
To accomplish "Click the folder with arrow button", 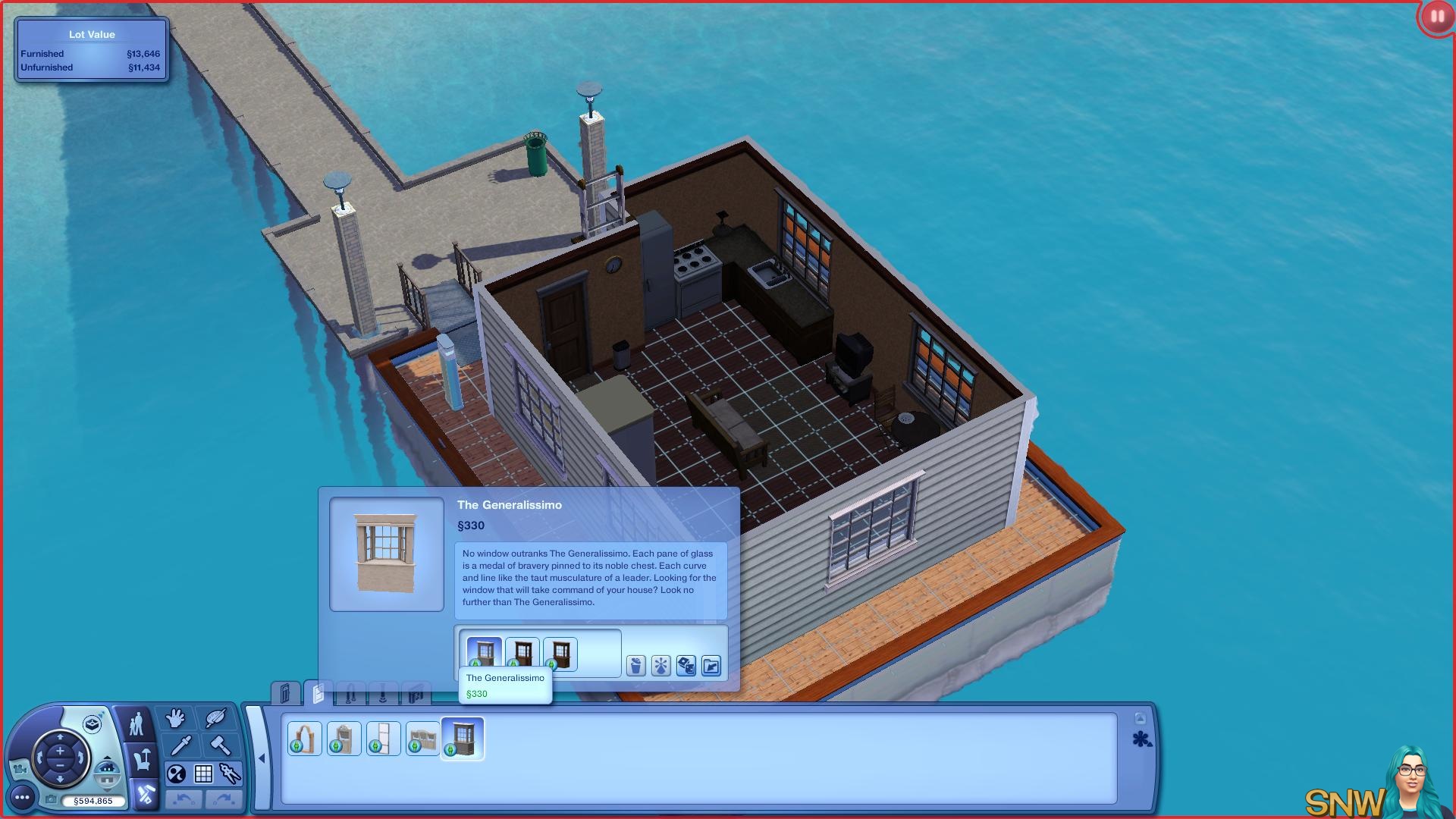I will [711, 666].
